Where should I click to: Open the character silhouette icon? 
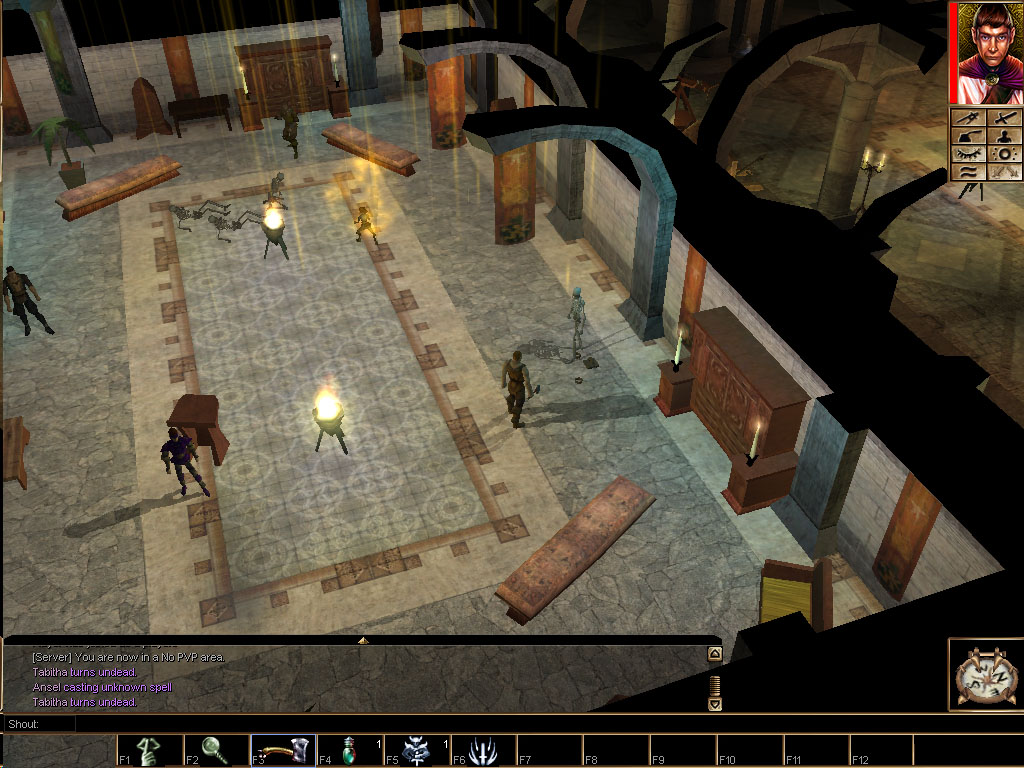click(x=1003, y=136)
